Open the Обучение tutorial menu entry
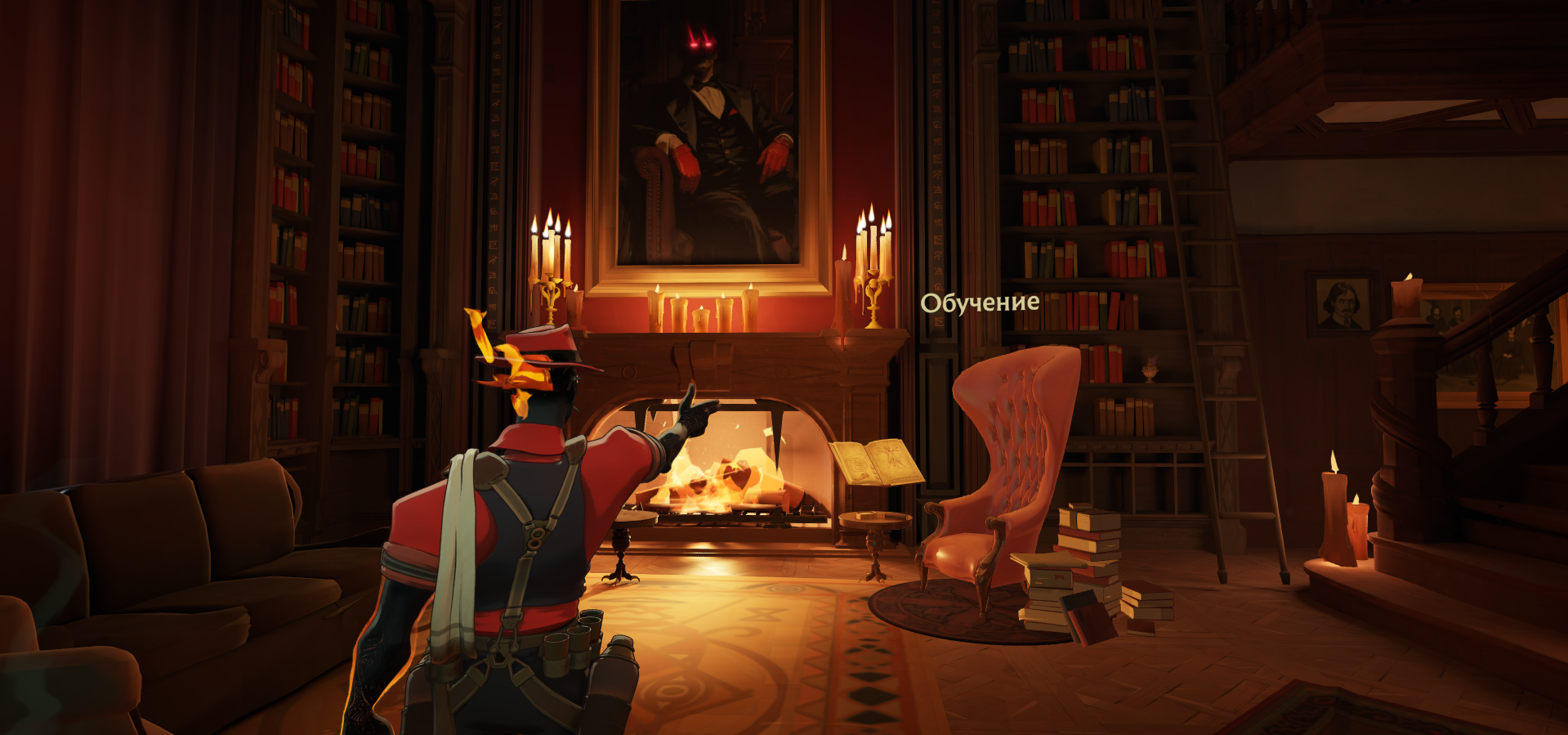Image resolution: width=1568 pixels, height=735 pixels. (980, 303)
